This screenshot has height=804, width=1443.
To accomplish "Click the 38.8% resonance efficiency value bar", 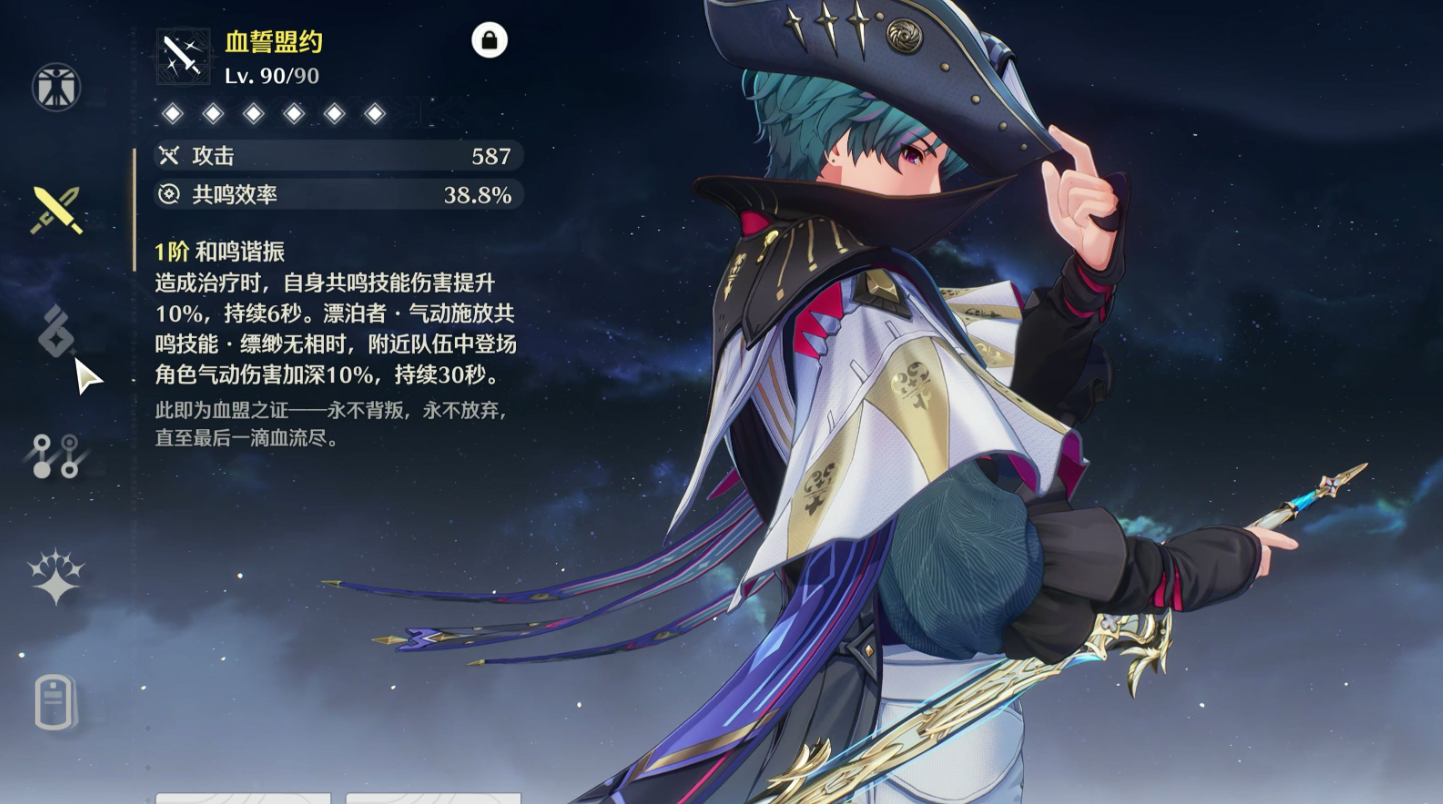I will pos(335,194).
